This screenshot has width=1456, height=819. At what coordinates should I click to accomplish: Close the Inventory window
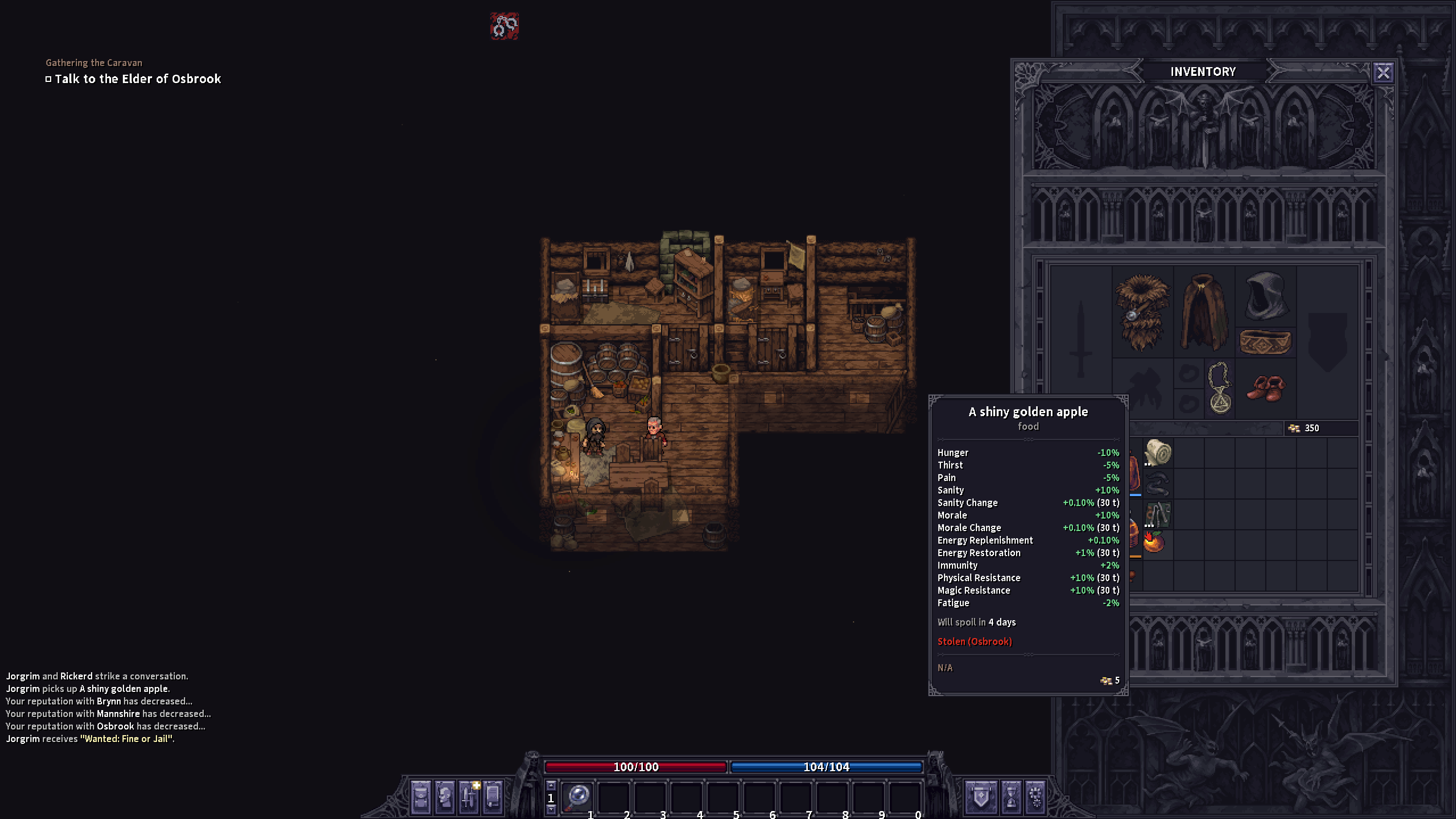[1382, 73]
